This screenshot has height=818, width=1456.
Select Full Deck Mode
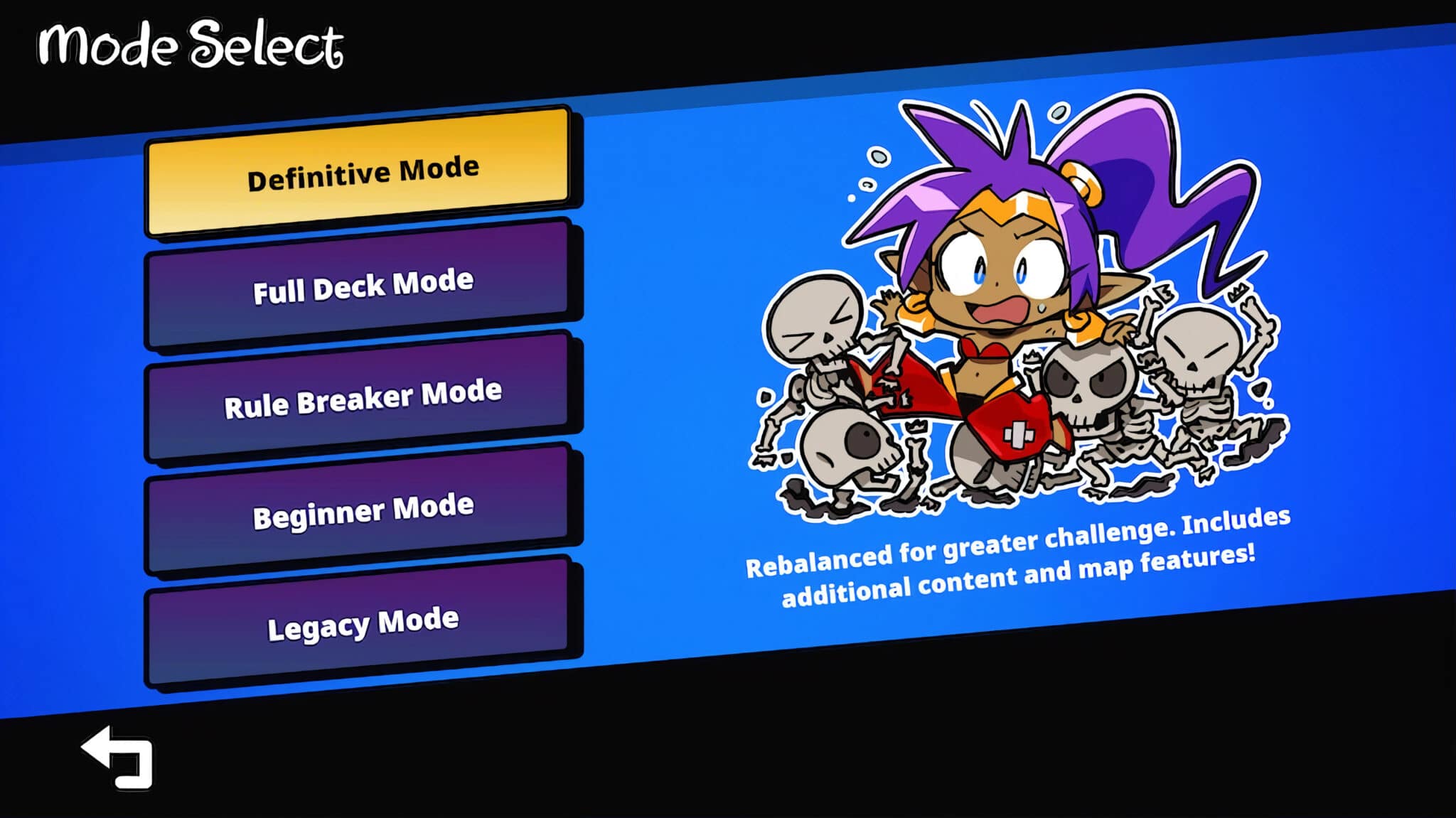(x=361, y=282)
